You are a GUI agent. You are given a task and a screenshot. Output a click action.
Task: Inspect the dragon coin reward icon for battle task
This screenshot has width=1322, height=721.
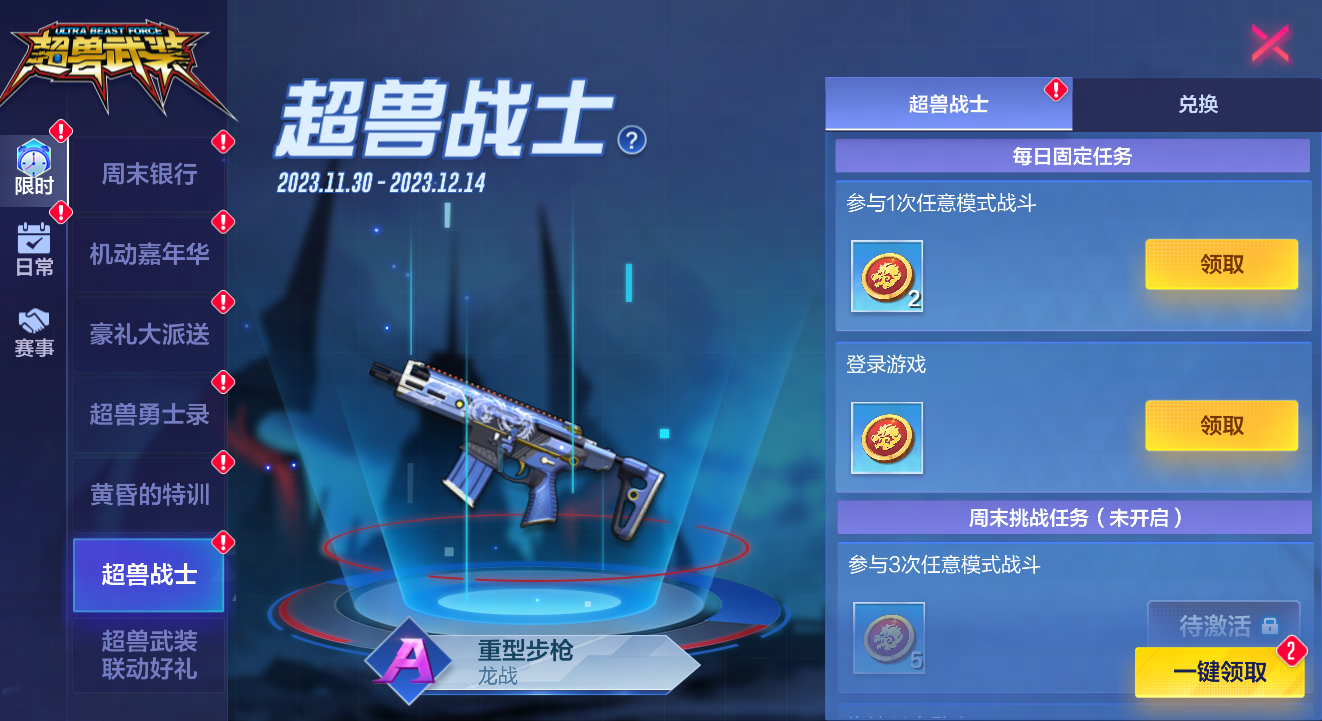pyautogui.click(x=886, y=278)
